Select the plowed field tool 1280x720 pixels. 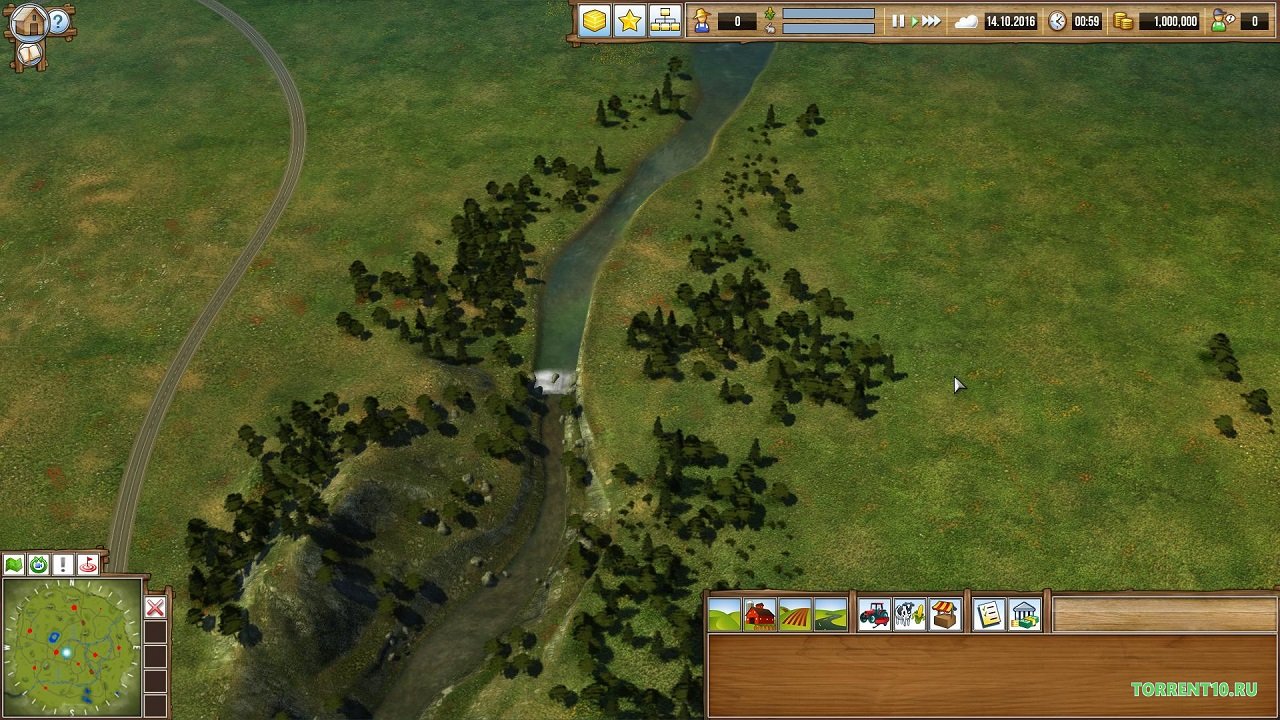click(x=795, y=615)
